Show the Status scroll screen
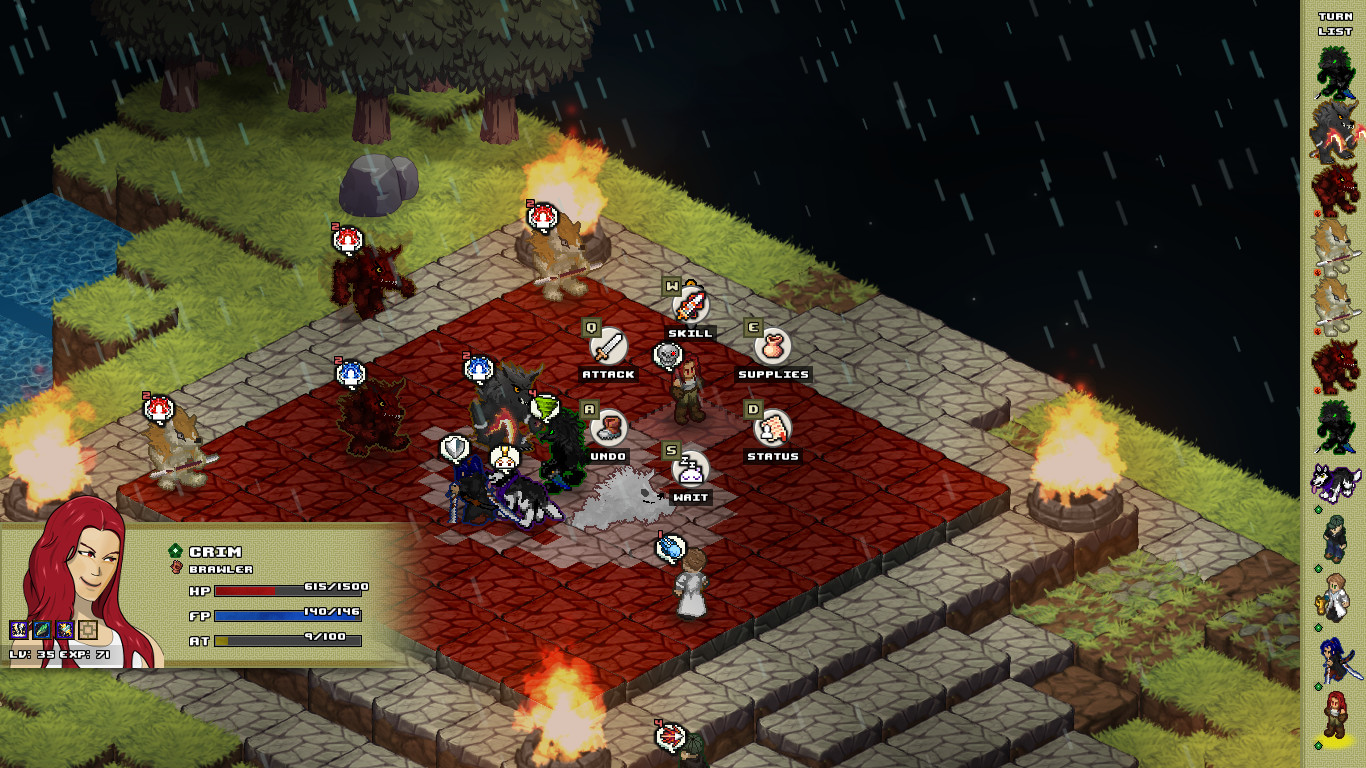This screenshot has height=768, width=1366. (772, 430)
